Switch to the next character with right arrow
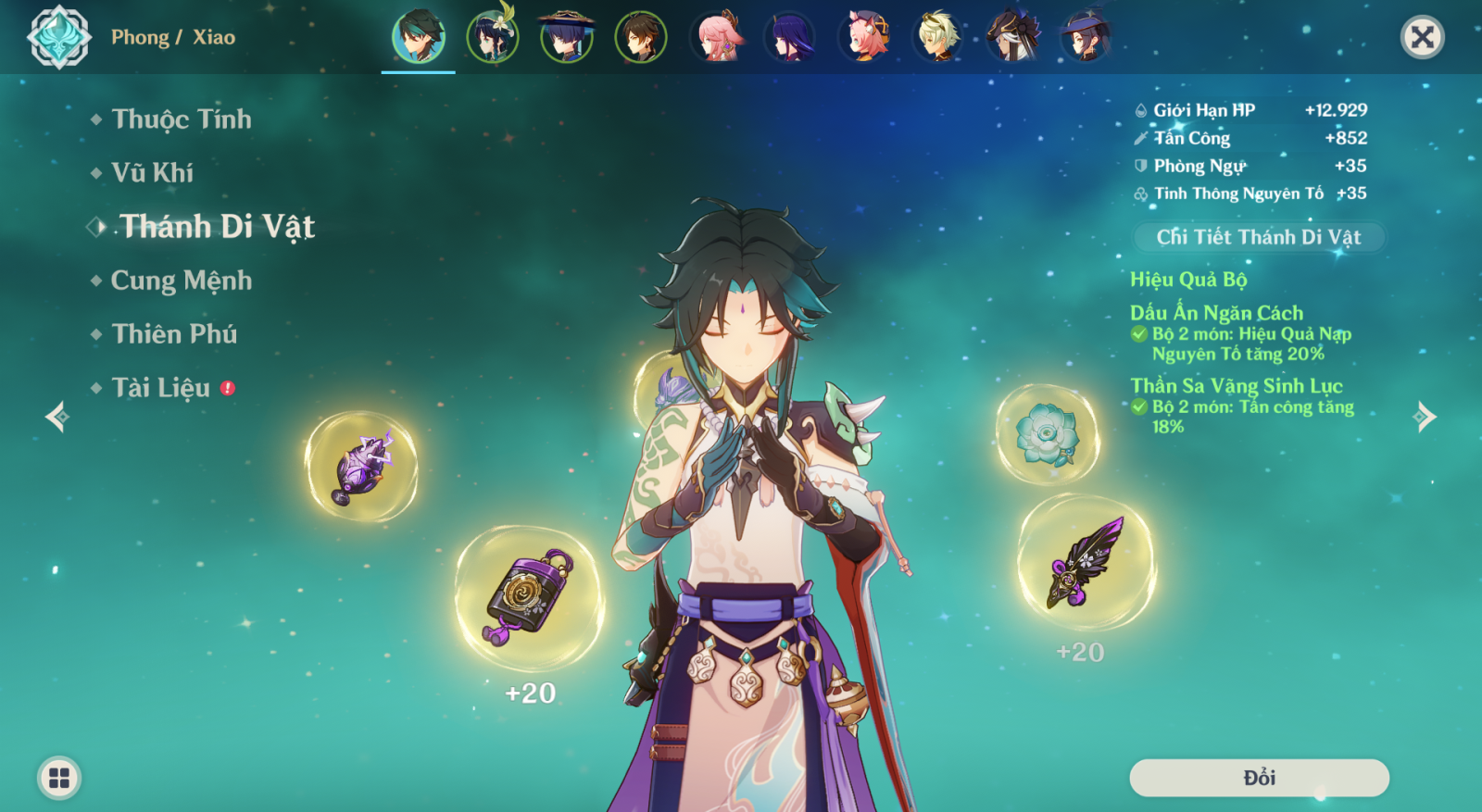This screenshot has width=1482, height=812. [1425, 417]
